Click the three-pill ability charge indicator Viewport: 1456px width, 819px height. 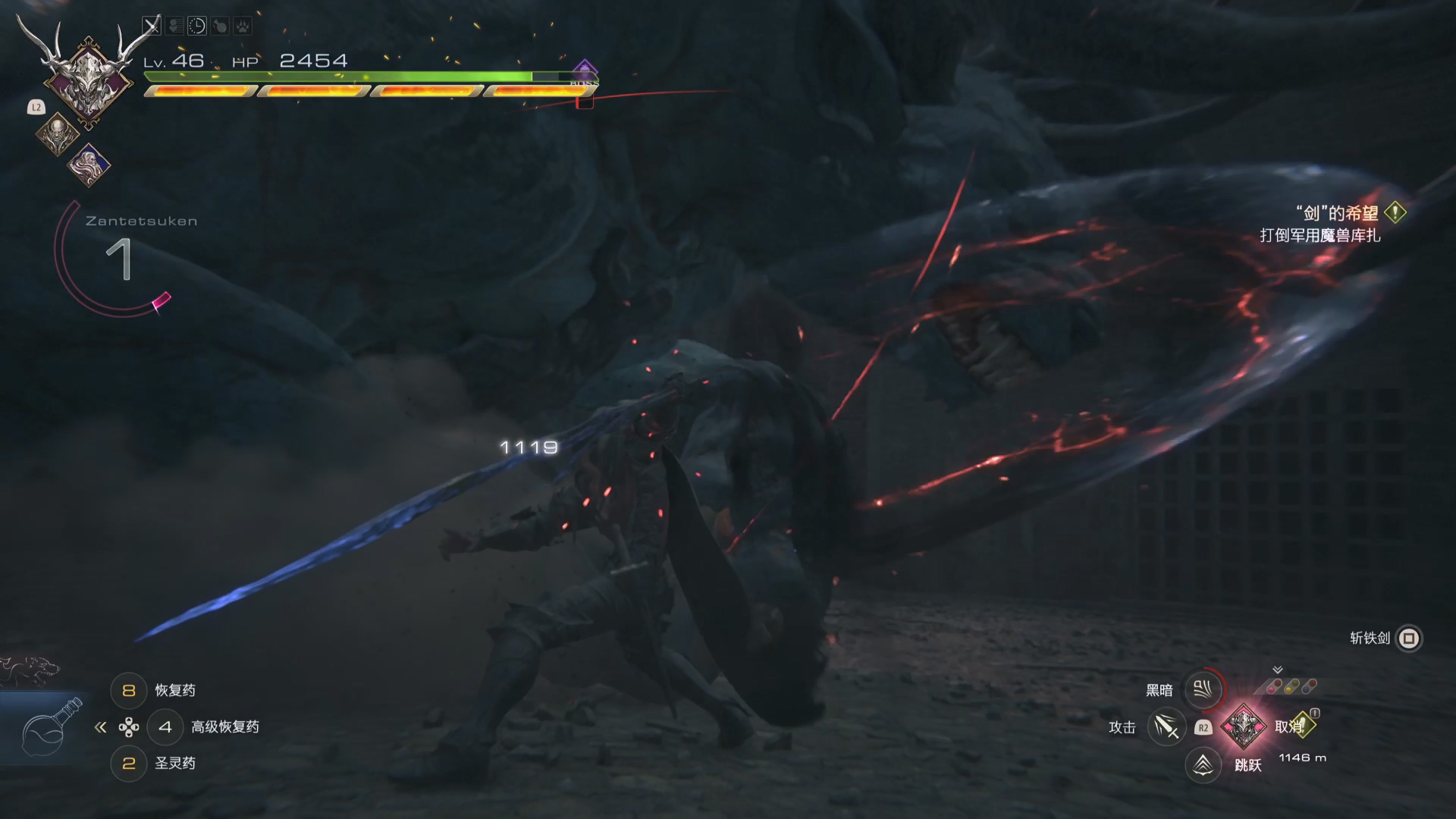[x=1290, y=686]
